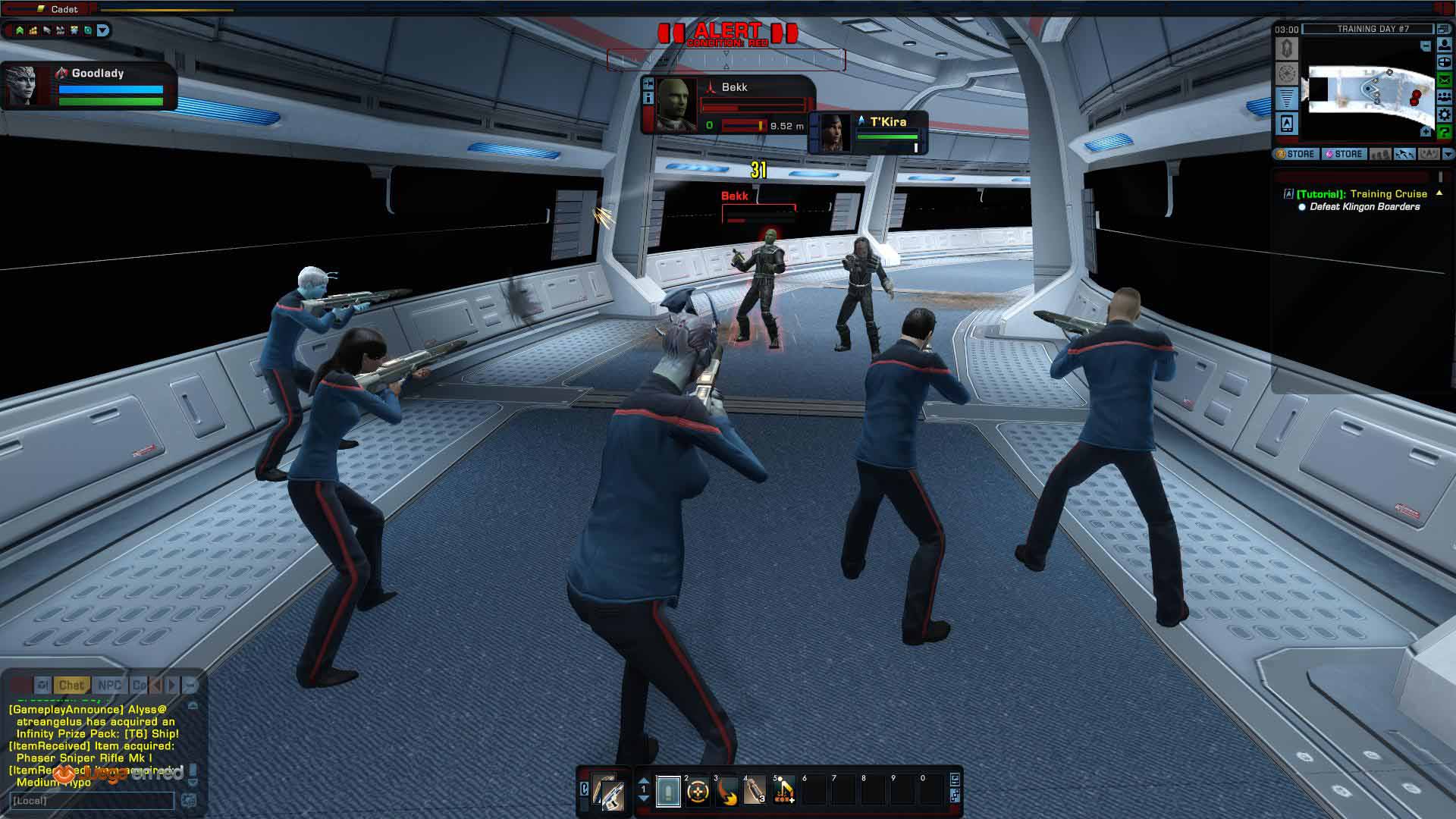This screenshot has height=819, width=1456.
Task: Click the minimap zoom-out minus button
Action: coord(1426,46)
